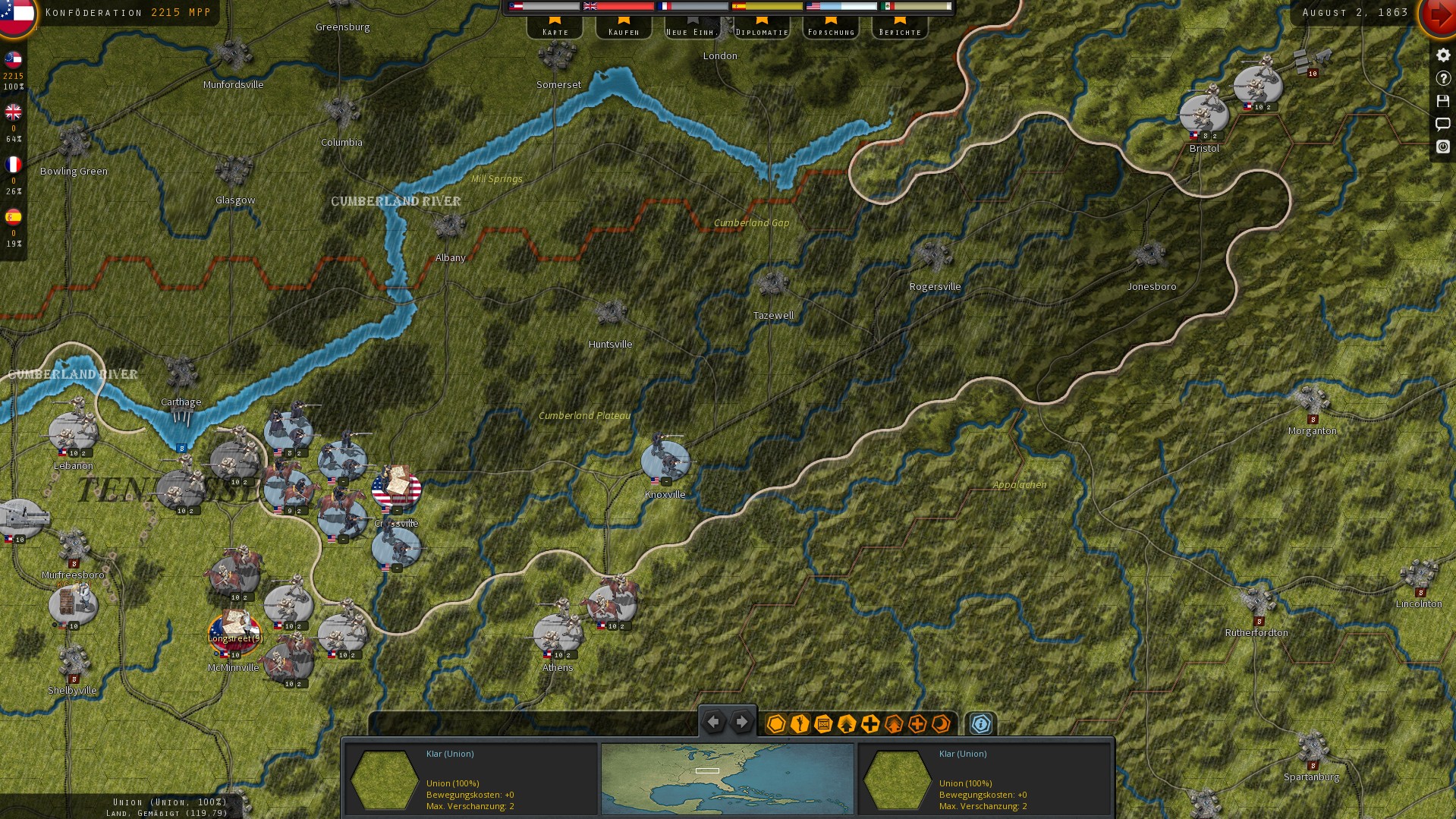Click the power exit icon on right sidebar
Viewport: 1456px width, 819px height.
(x=1442, y=146)
